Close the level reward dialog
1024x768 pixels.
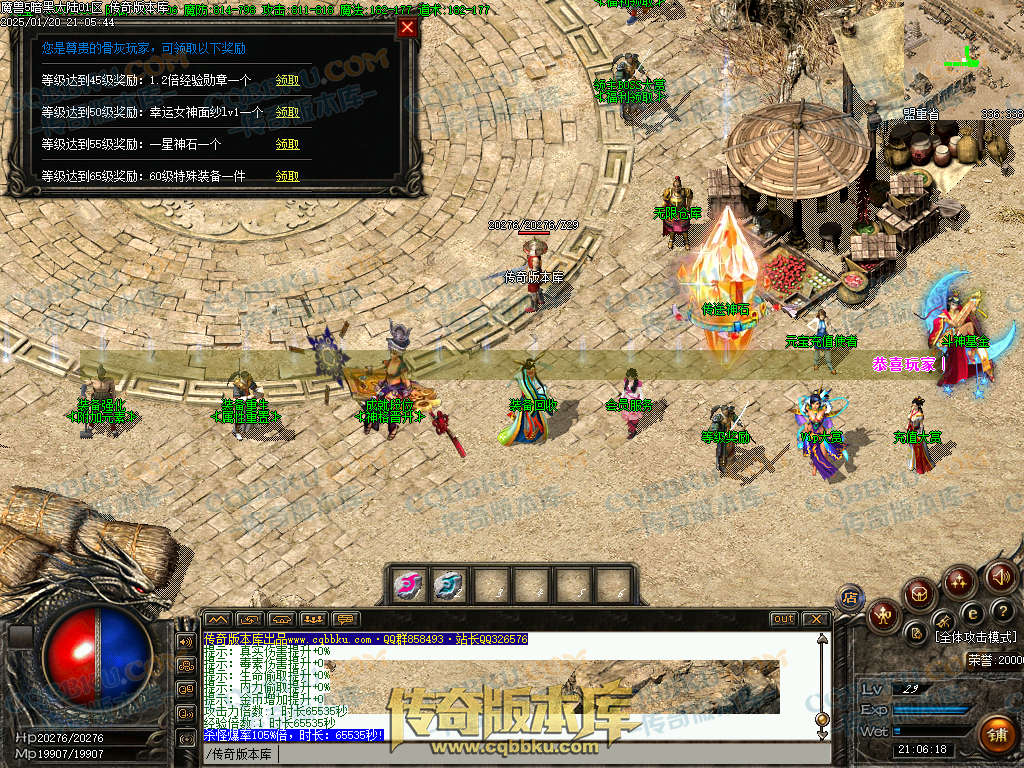tap(407, 28)
